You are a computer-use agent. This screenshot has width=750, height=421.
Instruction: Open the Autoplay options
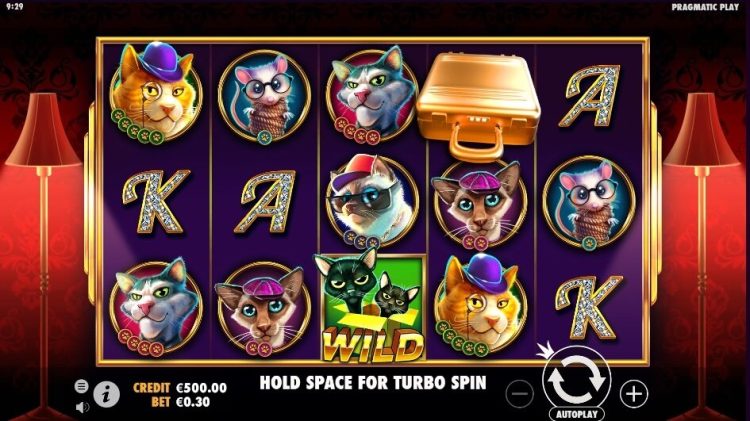(577, 412)
